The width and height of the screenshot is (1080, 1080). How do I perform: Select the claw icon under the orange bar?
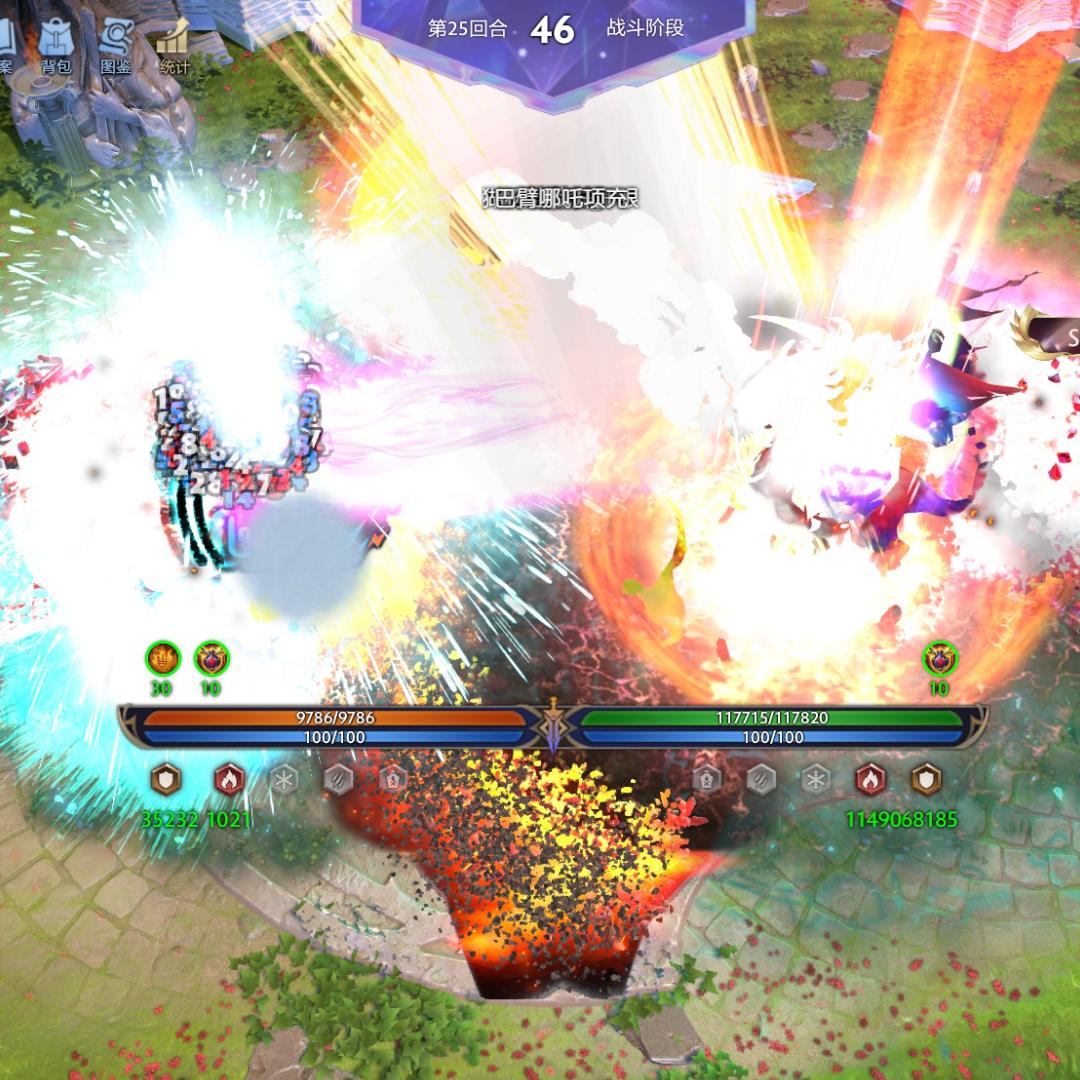(338, 779)
